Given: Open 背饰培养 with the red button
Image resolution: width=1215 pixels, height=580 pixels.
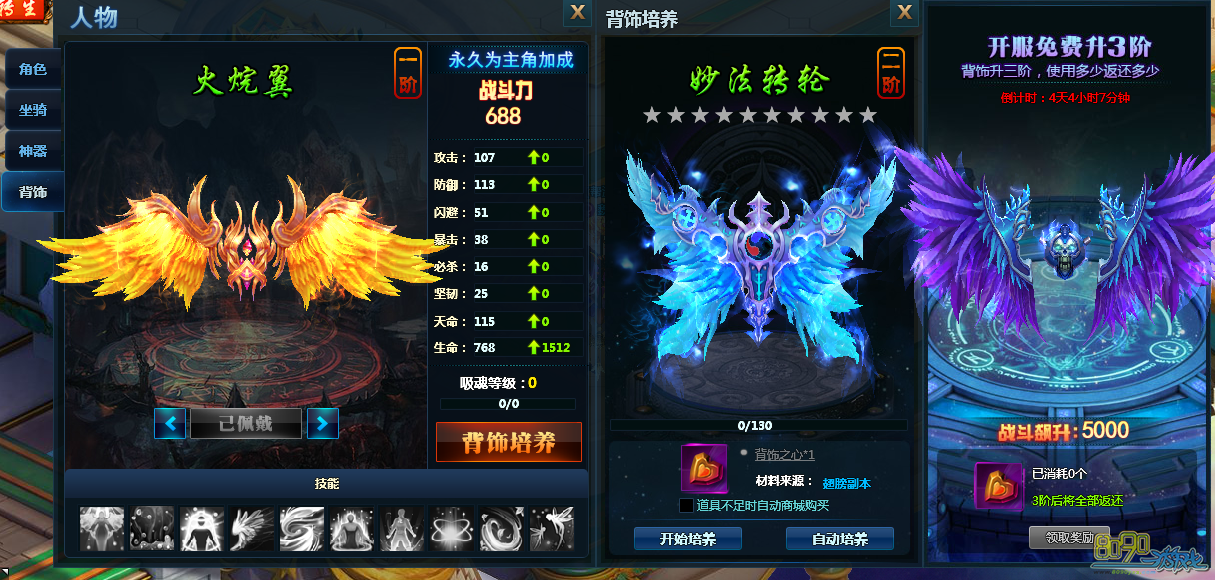Looking at the screenshot, I should click(509, 442).
